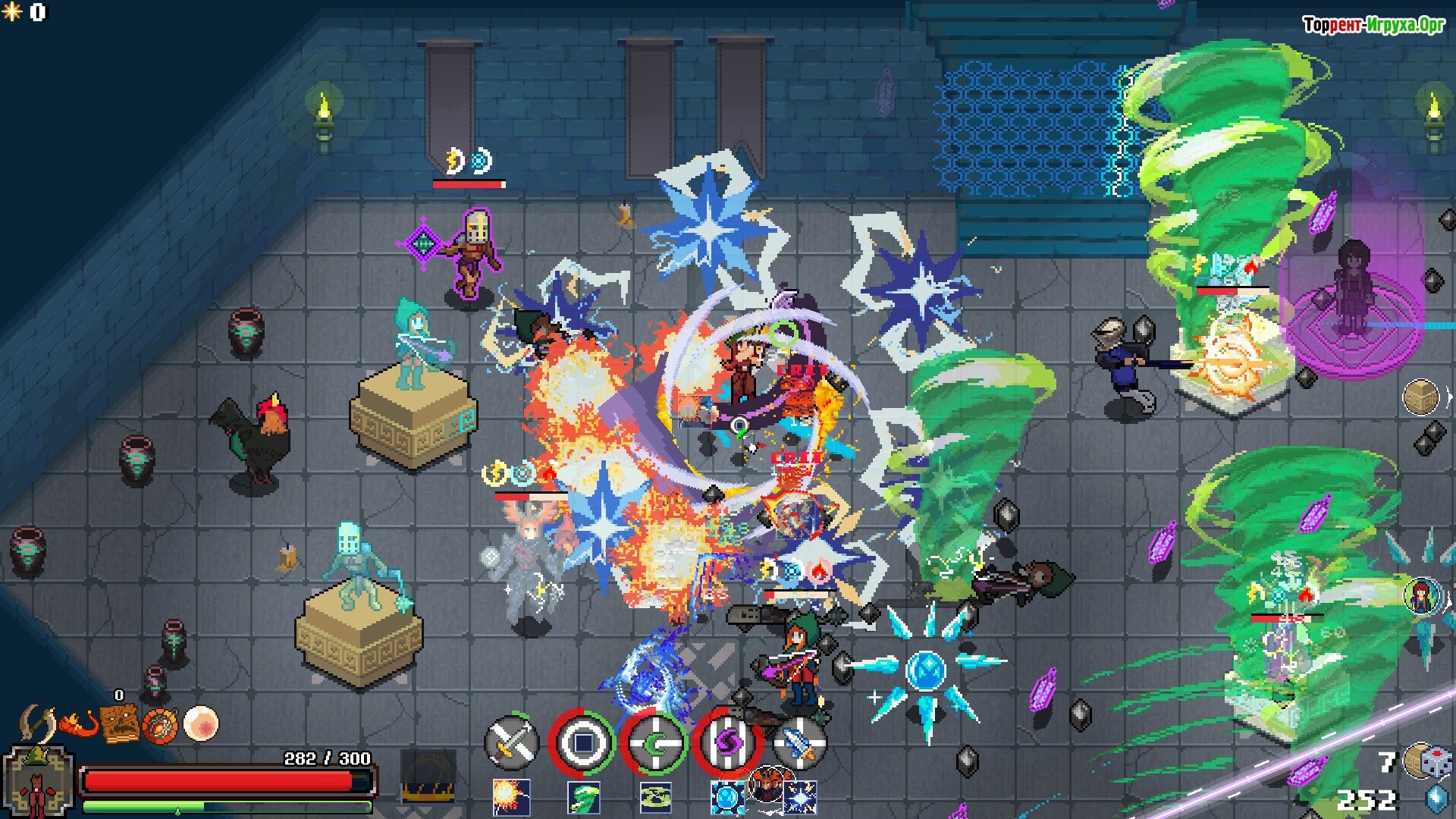Select the white starburst arcana card
Image resolution: width=1456 pixels, height=819 pixels.
[801, 798]
